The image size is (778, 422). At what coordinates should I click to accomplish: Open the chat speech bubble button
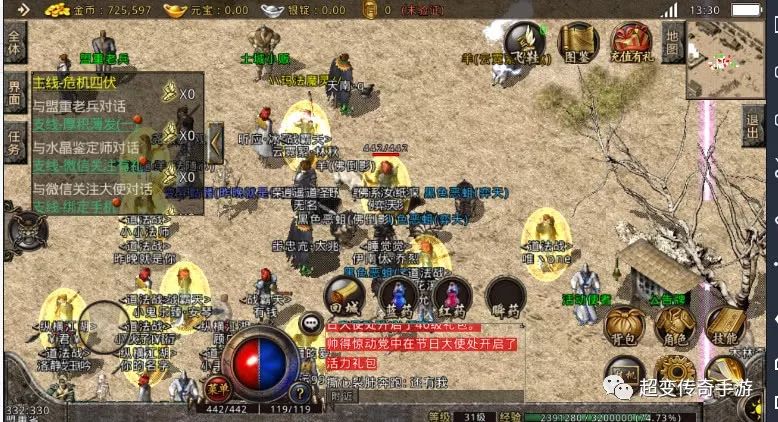[x=312, y=323]
